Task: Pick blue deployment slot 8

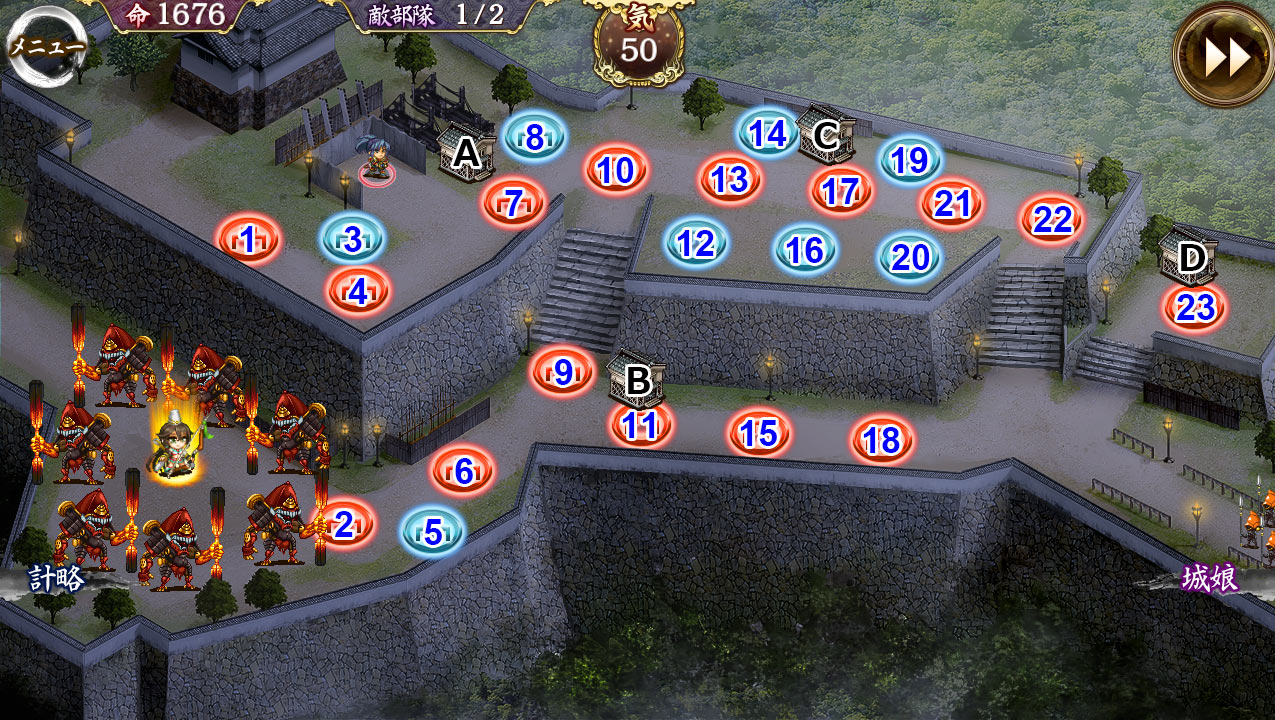Action: point(534,138)
